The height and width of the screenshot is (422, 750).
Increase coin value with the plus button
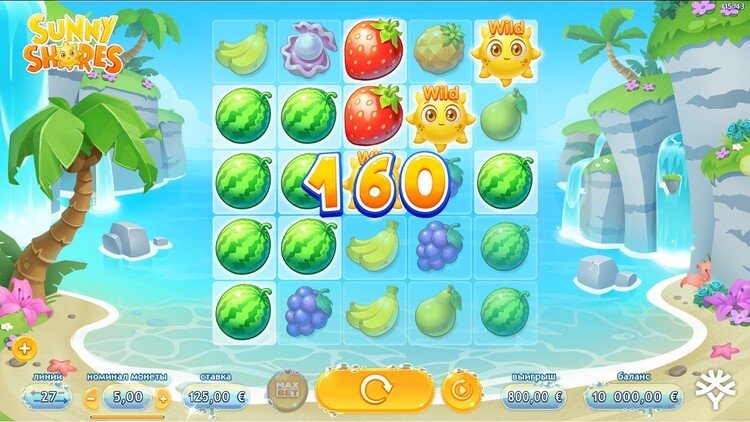[x=163, y=397]
